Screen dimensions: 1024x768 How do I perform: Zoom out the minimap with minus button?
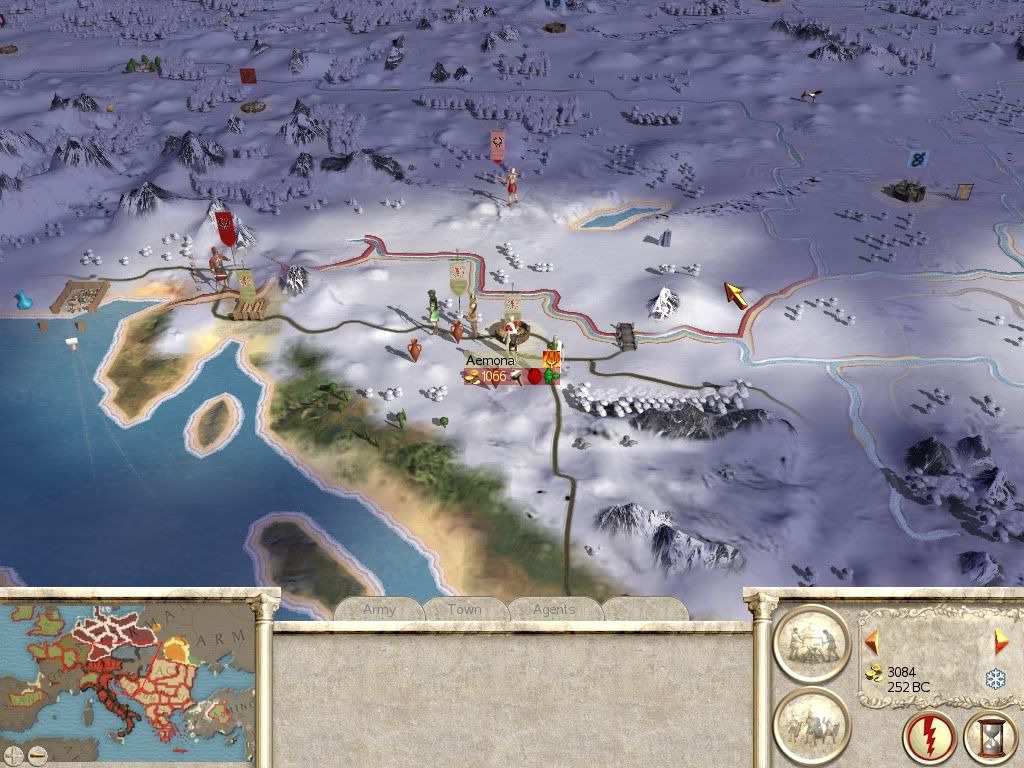click(36, 754)
